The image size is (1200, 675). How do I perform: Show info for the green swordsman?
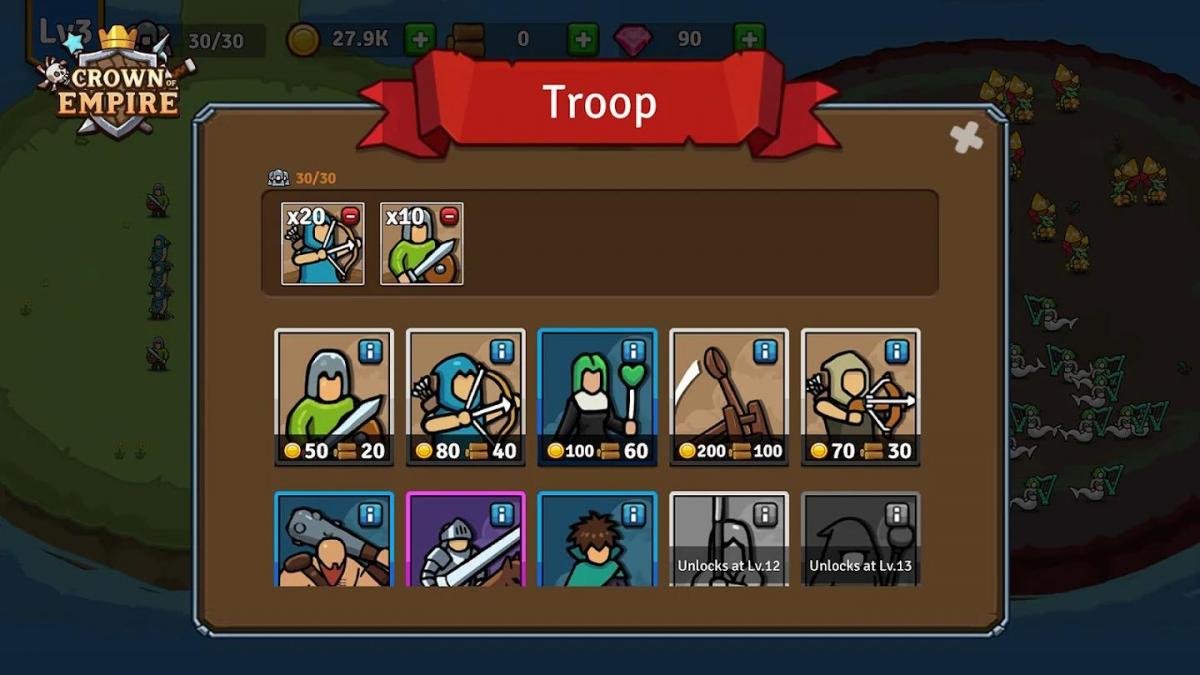tap(371, 351)
